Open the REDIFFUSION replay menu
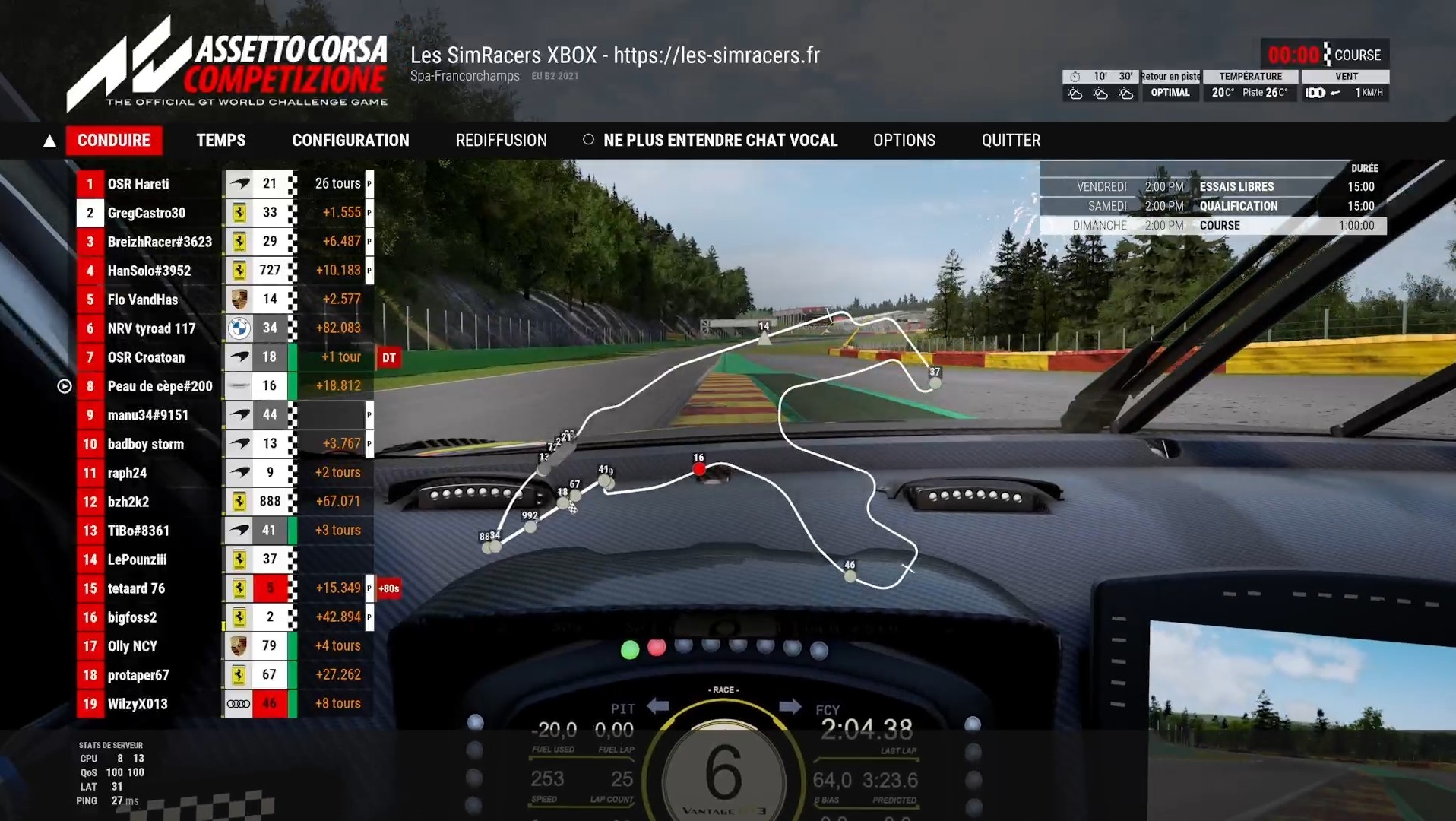The width and height of the screenshot is (1456, 821). pos(501,141)
